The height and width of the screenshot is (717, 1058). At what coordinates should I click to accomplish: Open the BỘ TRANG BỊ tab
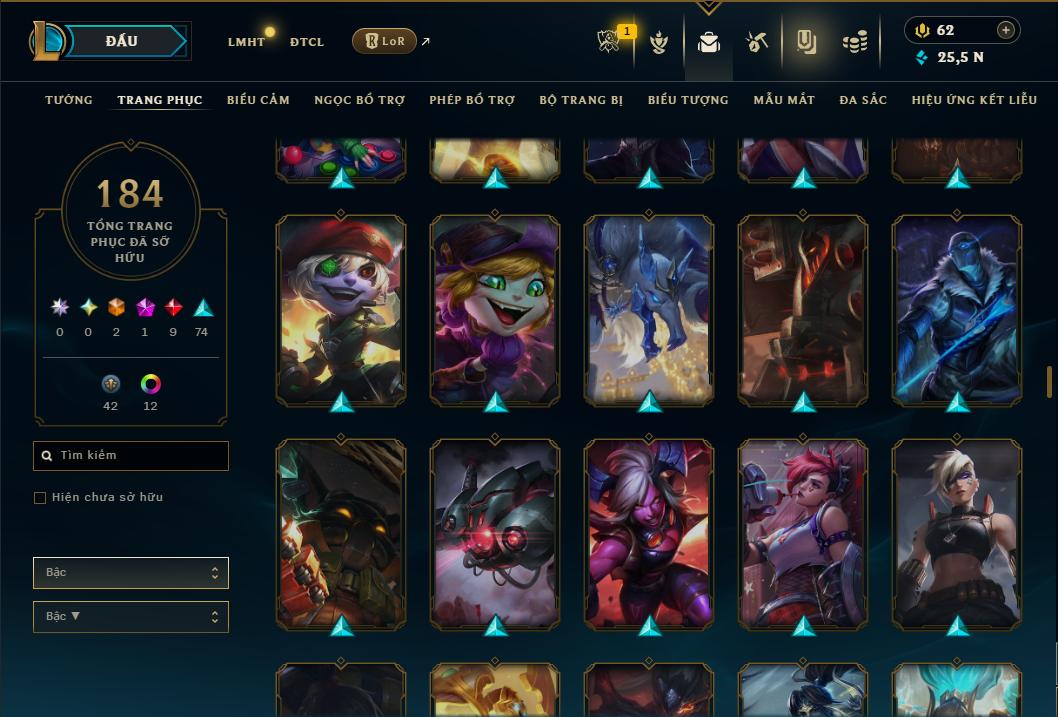tap(581, 100)
